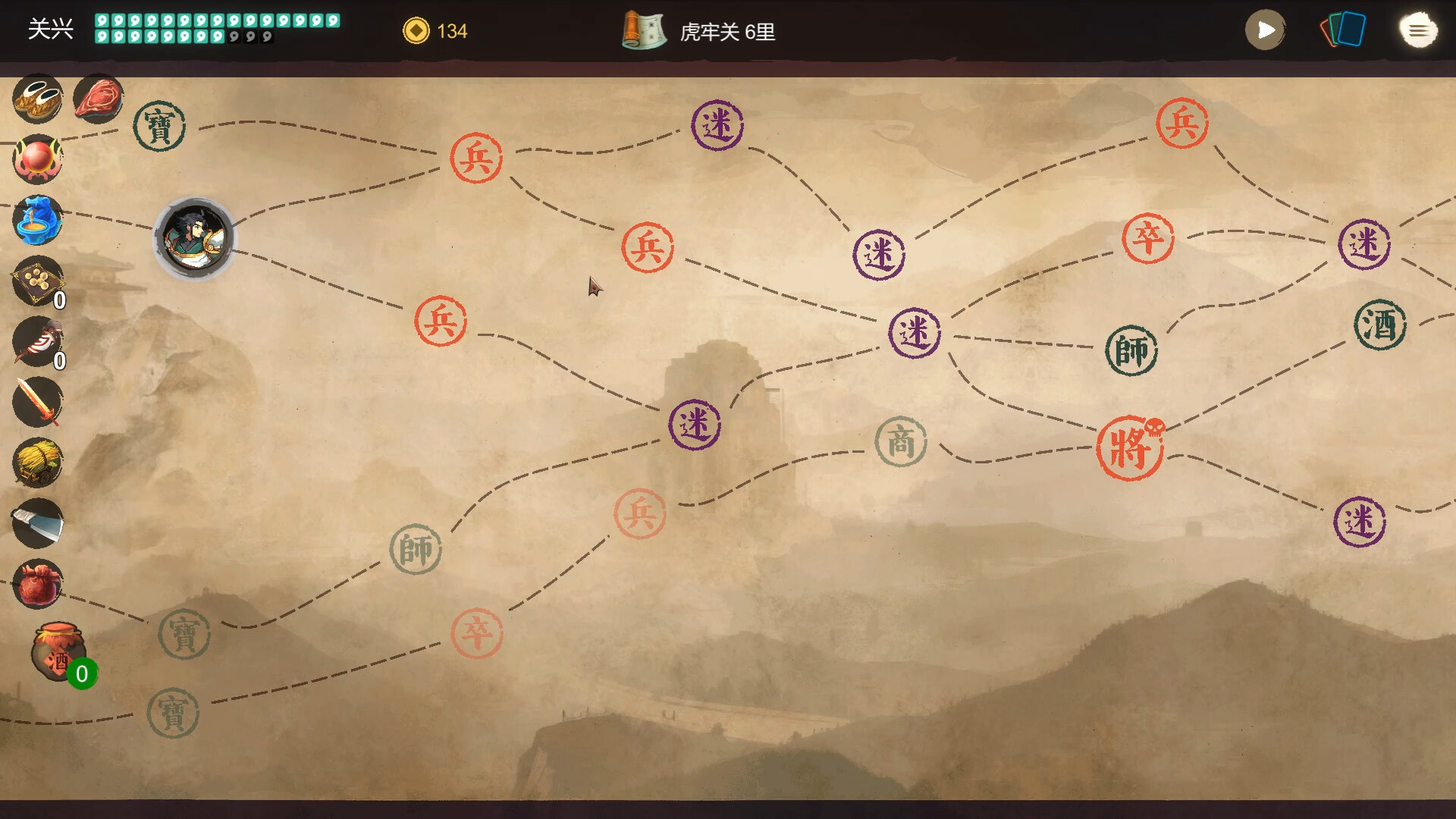This screenshot has width=1456, height=819.
Task: Select the straw shoes item in the sidebar
Action: point(38,99)
